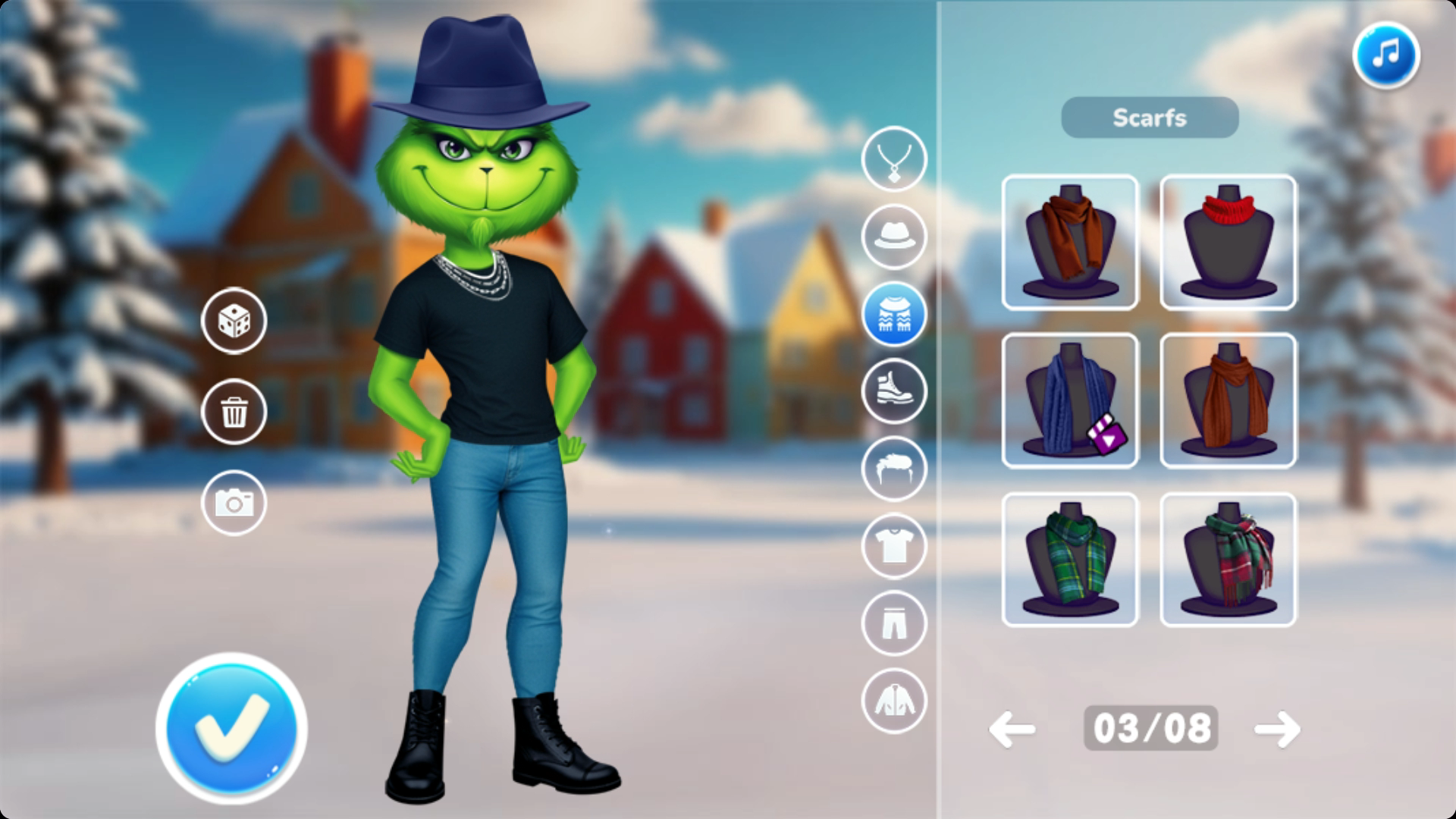The image size is (1456, 819).
Task: Open the necklace category
Action: [894, 159]
